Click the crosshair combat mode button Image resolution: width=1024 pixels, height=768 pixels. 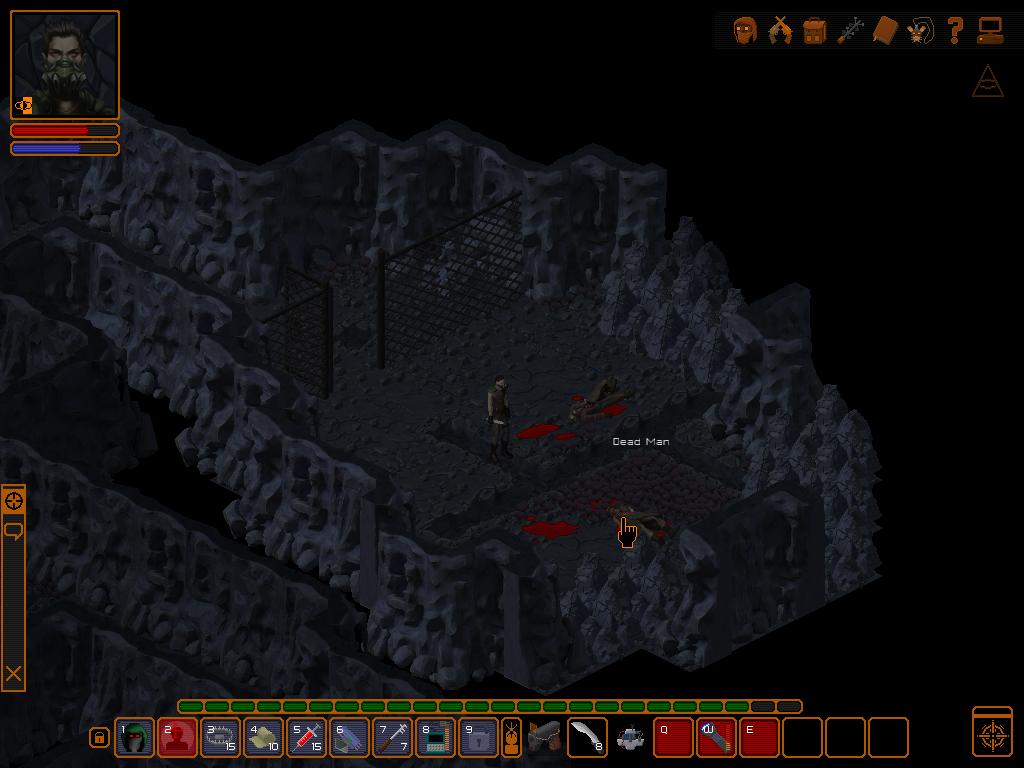tap(992, 732)
